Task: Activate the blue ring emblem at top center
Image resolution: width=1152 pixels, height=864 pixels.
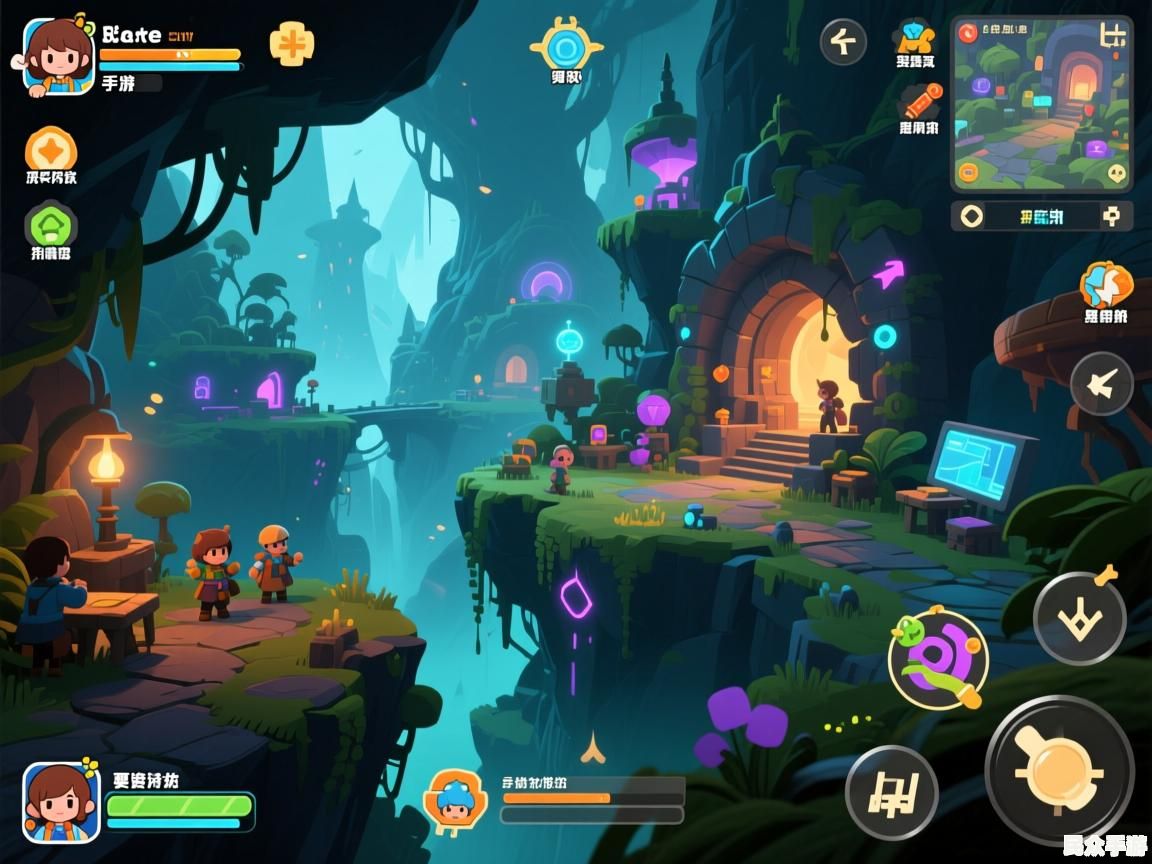Action: click(x=566, y=45)
